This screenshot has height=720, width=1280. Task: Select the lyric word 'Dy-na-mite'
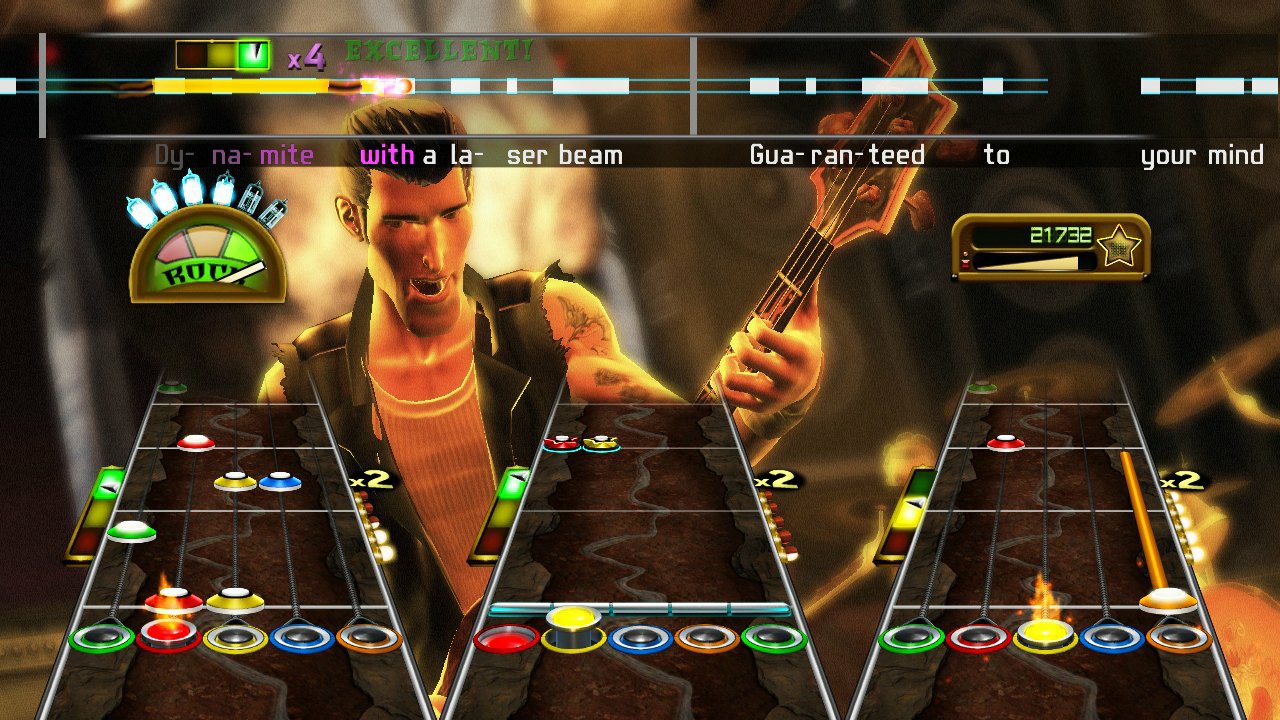click(x=235, y=155)
